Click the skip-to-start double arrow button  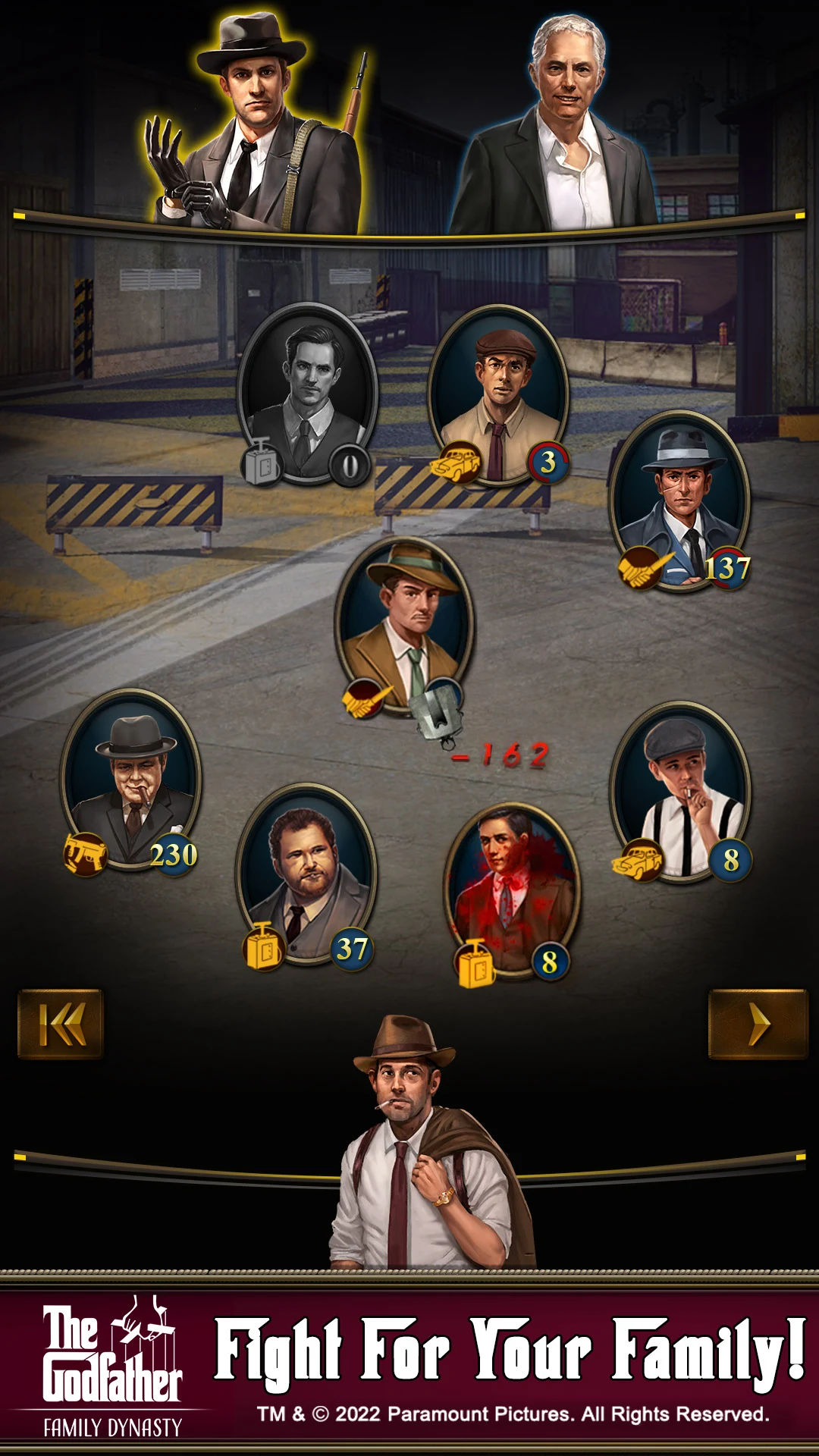point(61,1024)
